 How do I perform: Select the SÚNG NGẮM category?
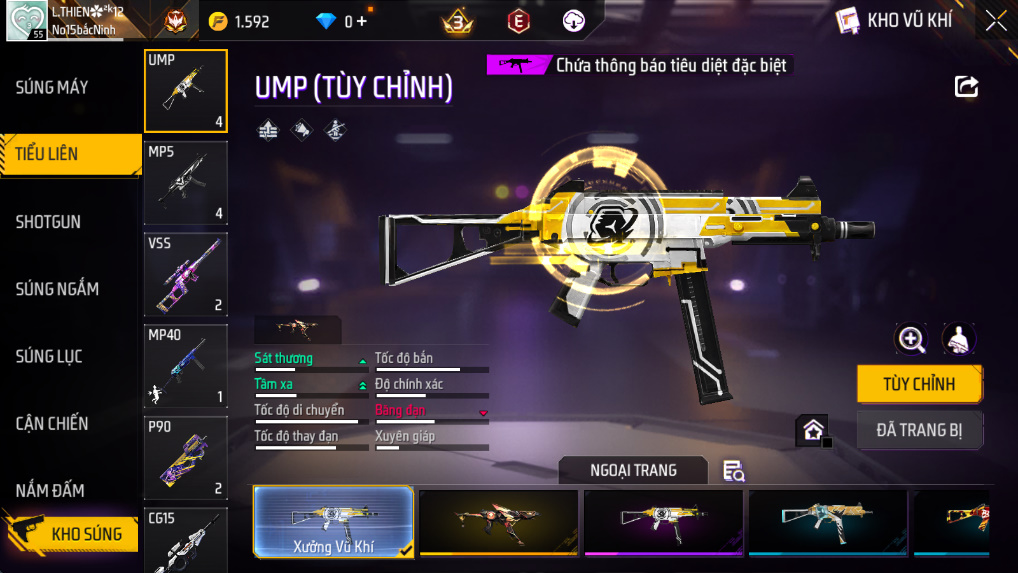57,289
